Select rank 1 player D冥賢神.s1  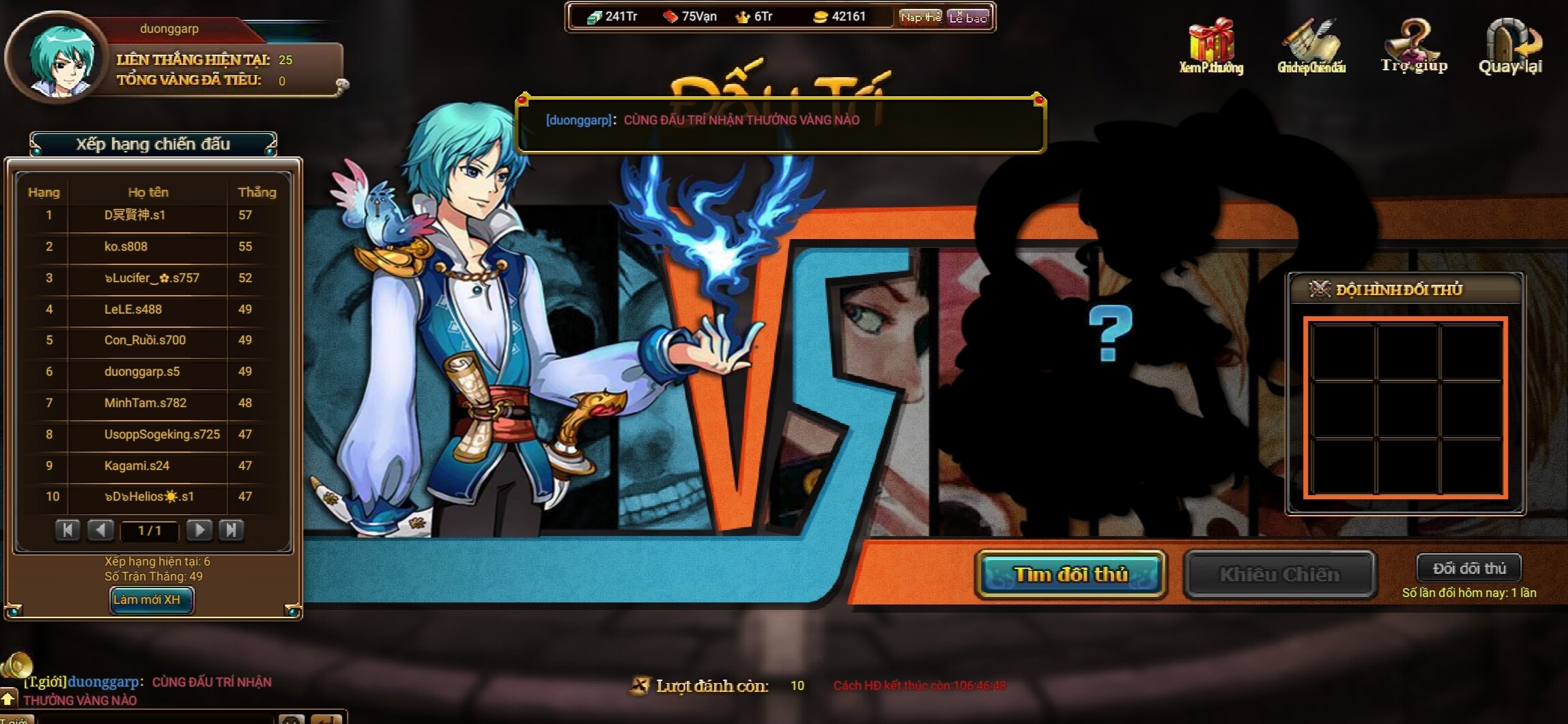135,215
